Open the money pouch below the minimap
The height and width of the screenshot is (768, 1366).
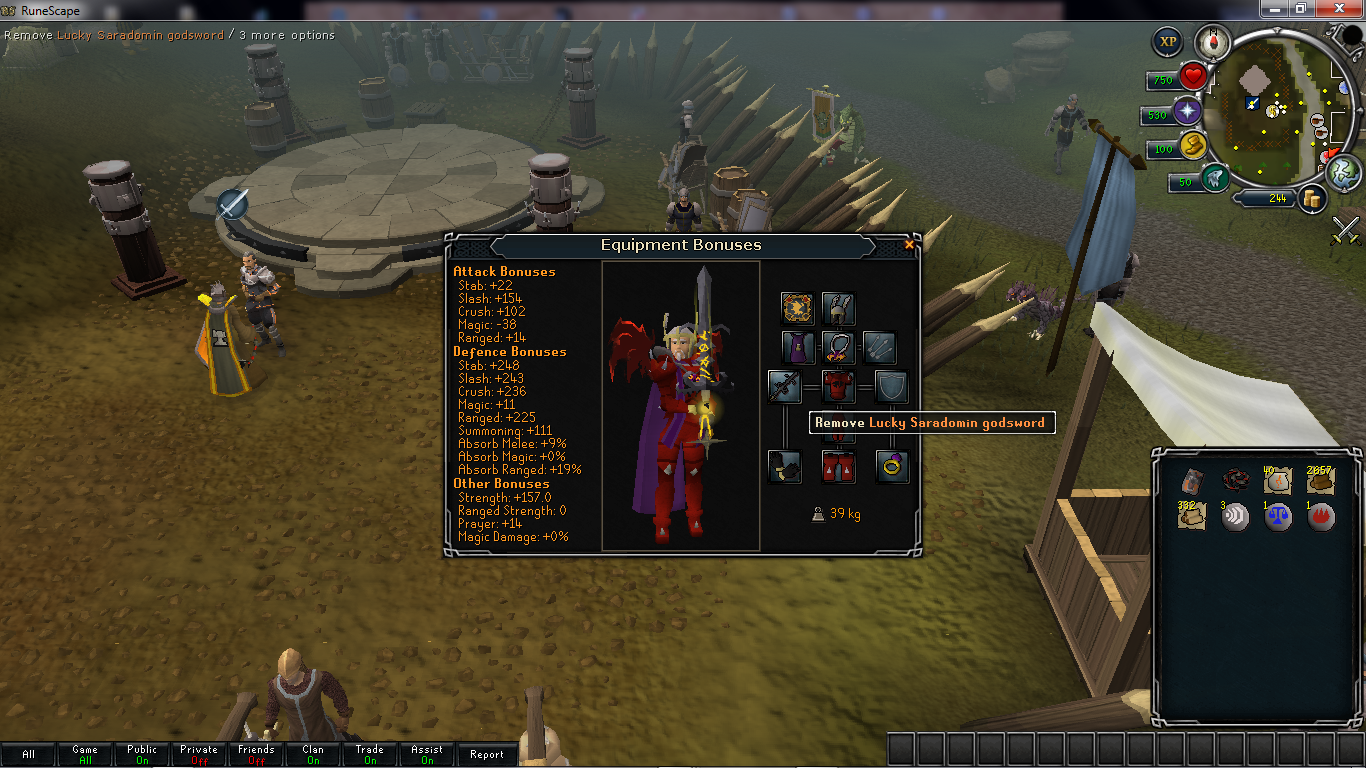click(x=1312, y=198)
